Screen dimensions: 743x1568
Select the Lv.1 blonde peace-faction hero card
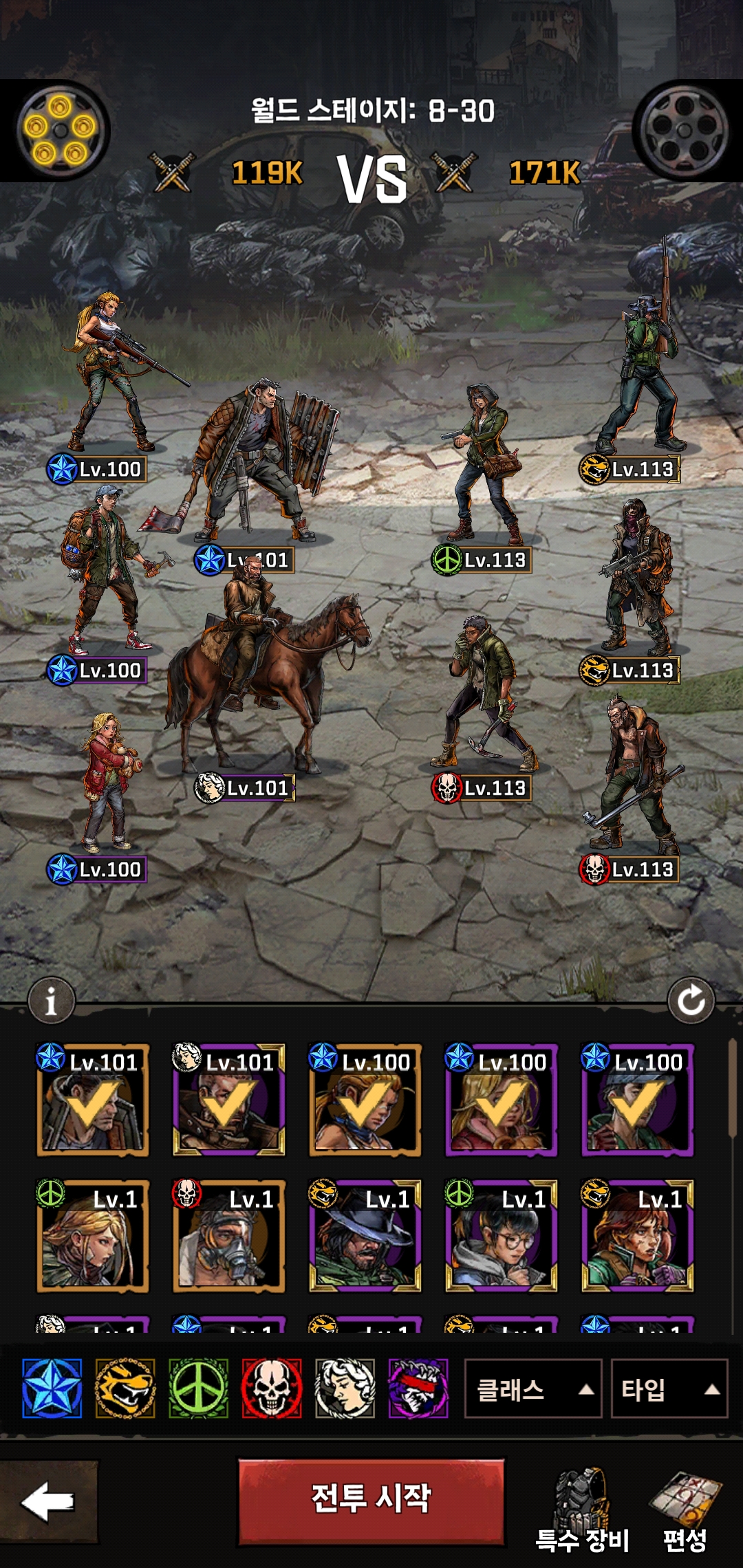click(x=92, y=1237)
